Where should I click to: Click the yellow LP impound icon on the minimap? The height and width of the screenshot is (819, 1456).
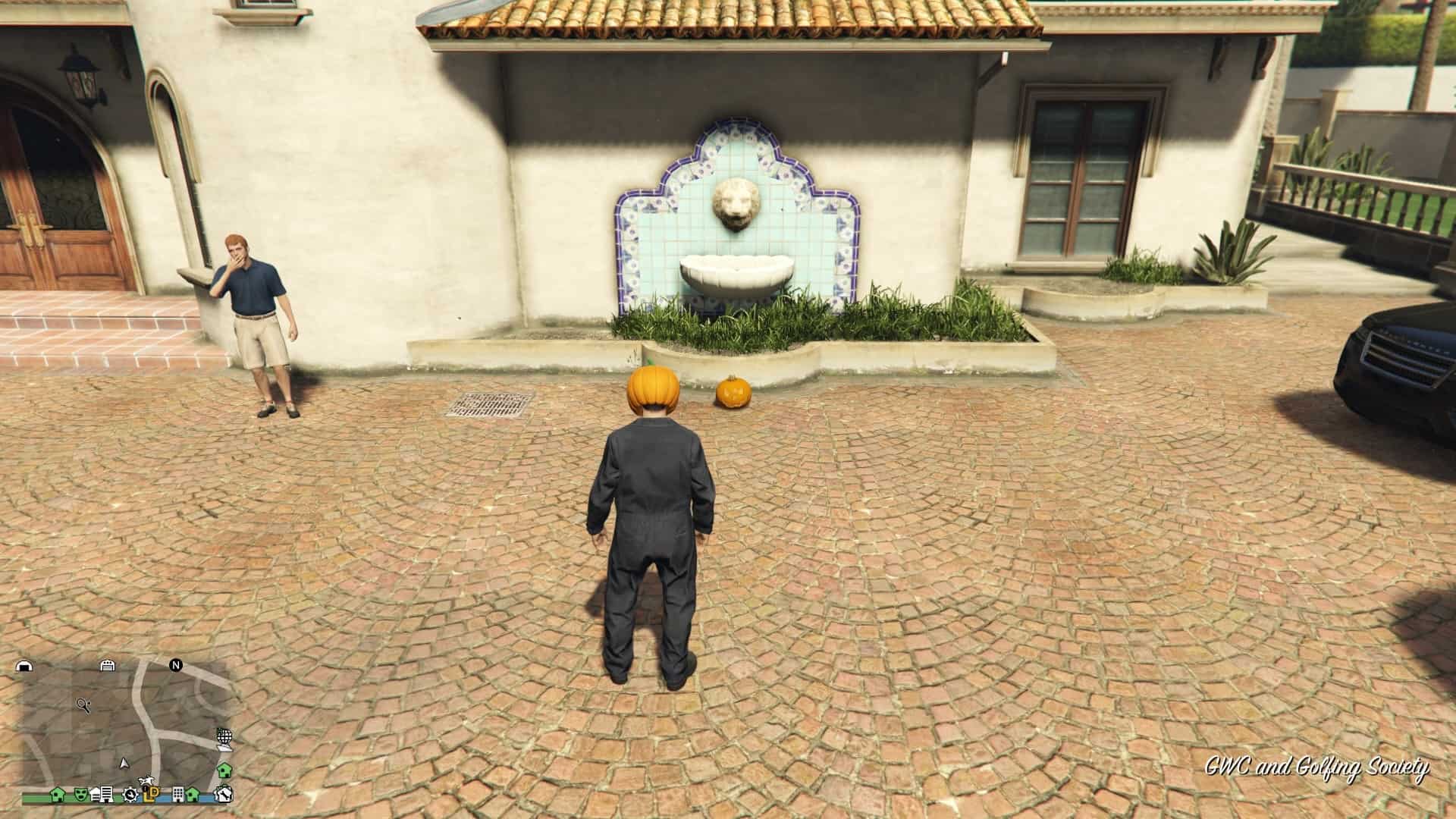point(152,795)
